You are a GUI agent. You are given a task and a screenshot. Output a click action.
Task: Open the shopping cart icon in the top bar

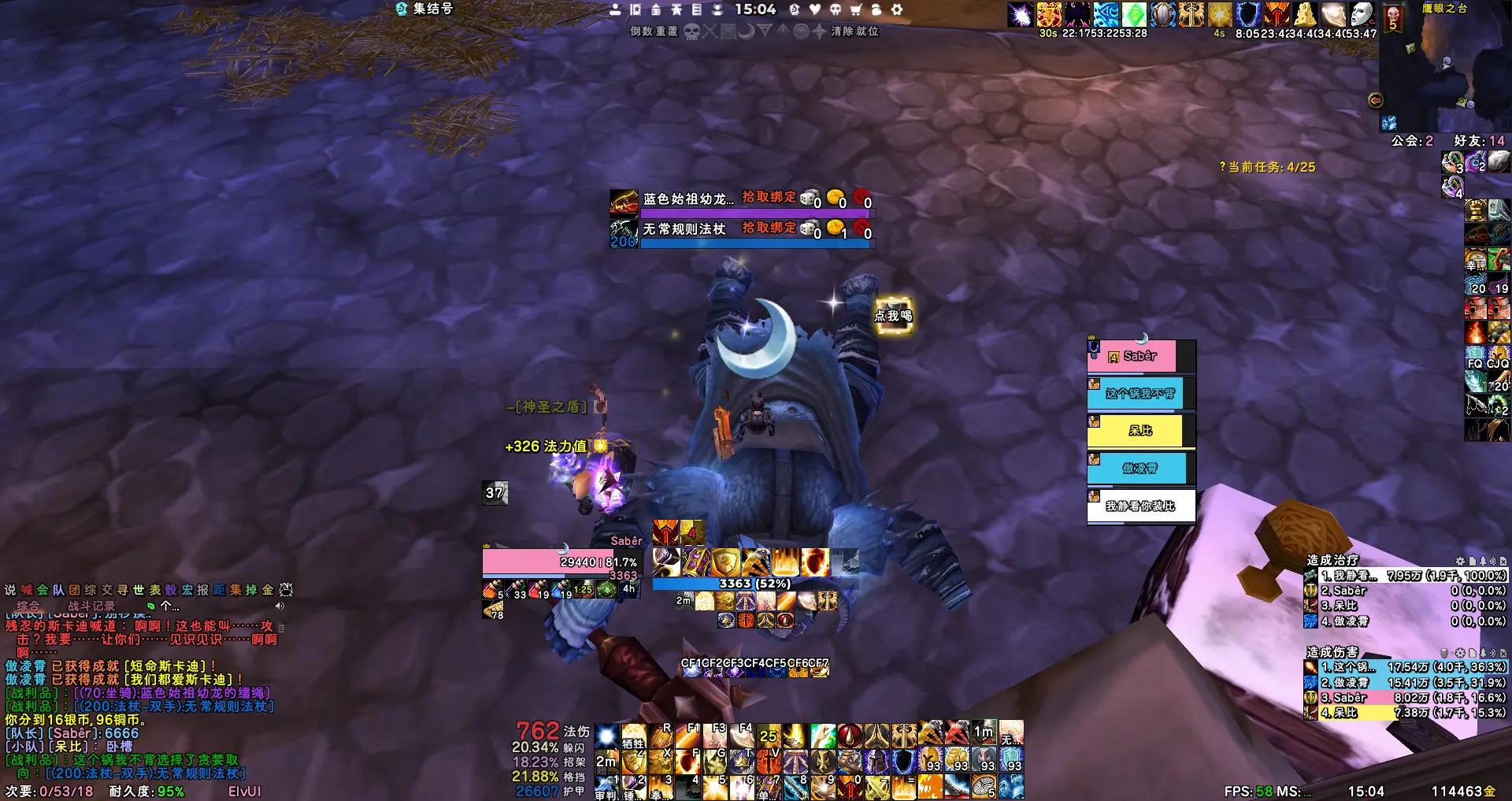pos(856,9)
